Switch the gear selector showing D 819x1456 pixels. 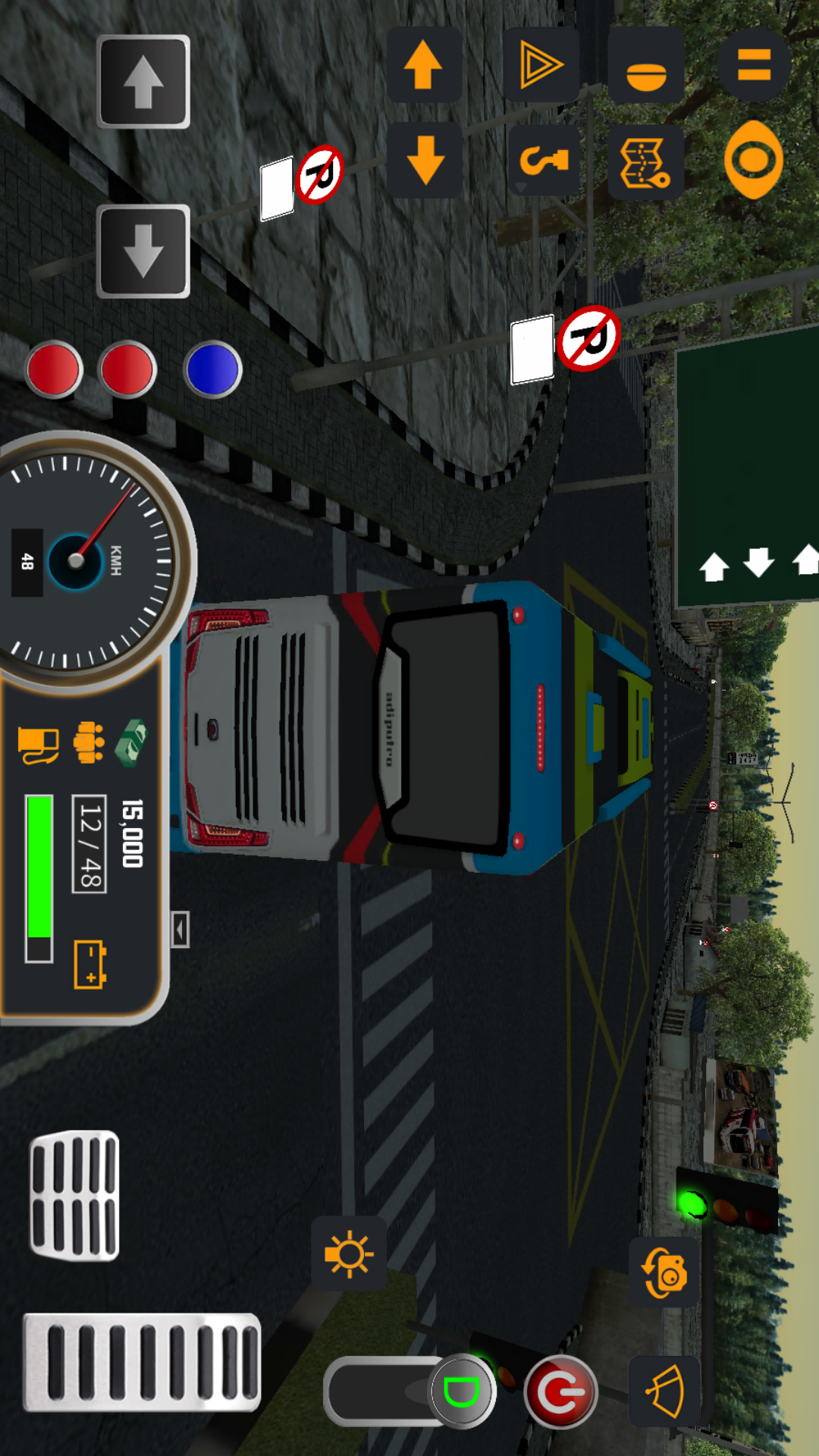[461, 1392]
